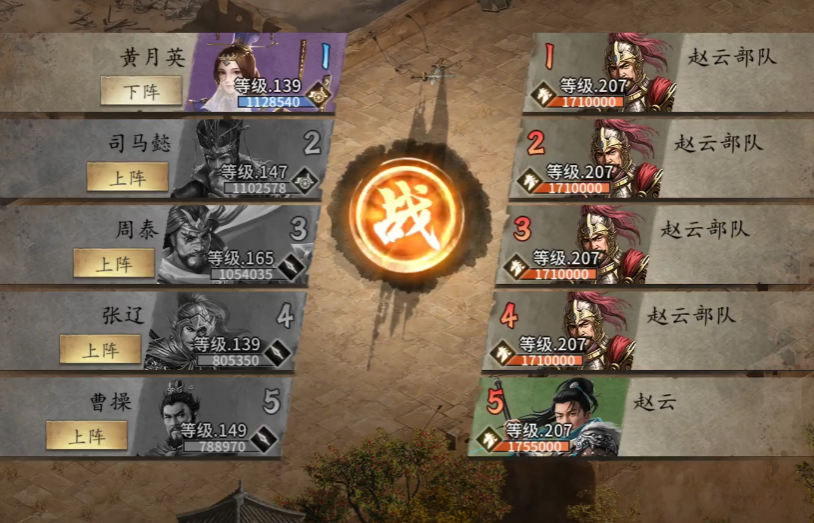
Task: Select the 曹操 hero portrait
Action: [x=185, y=415]
